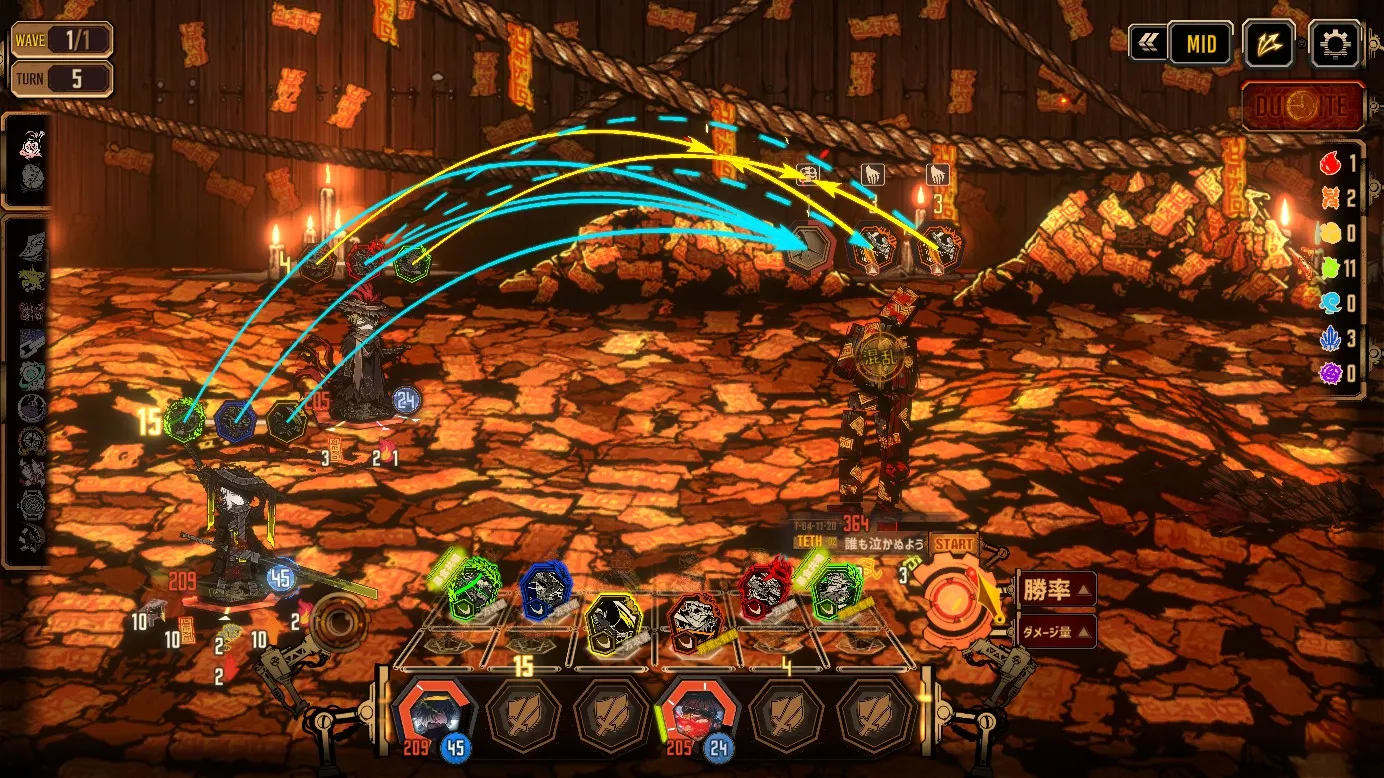This screenshot has height=778, width=1384.
Task: Select the red skill on the dashboard
Action: pyautogui.click(x=765, y=590)
